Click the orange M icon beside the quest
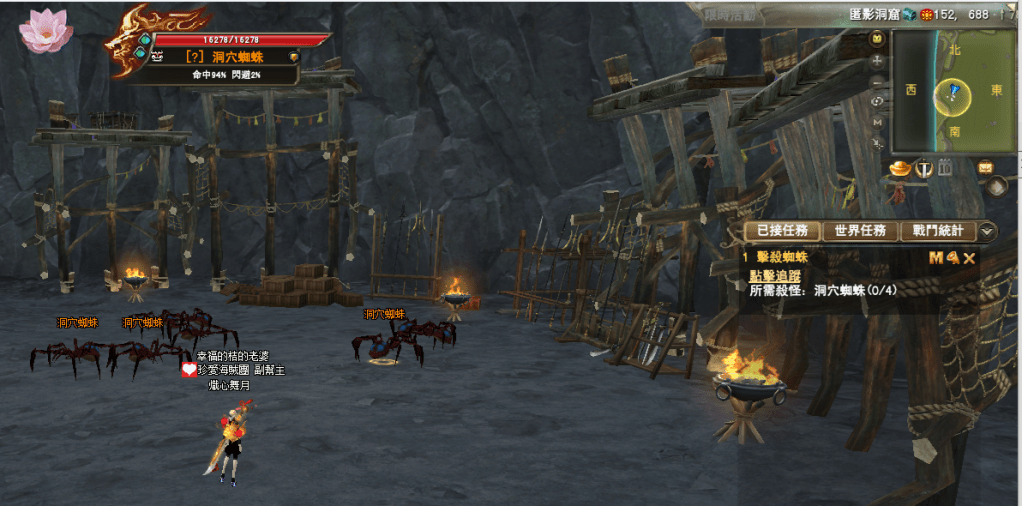The image size is (1022, 506). pyautogui.click(x=936, y=258)
